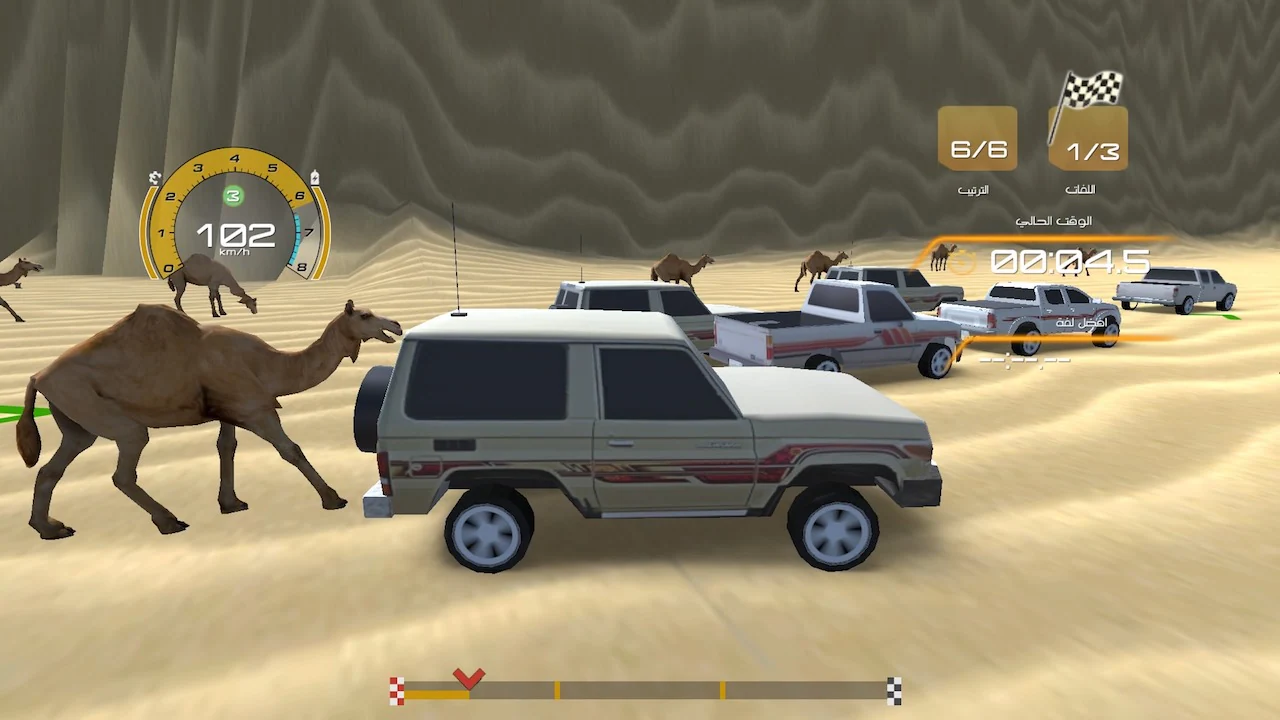Click the engine temperature icon beside the speedometer
The width and height of the screenshot is (1280, 720).
[155, 178]
